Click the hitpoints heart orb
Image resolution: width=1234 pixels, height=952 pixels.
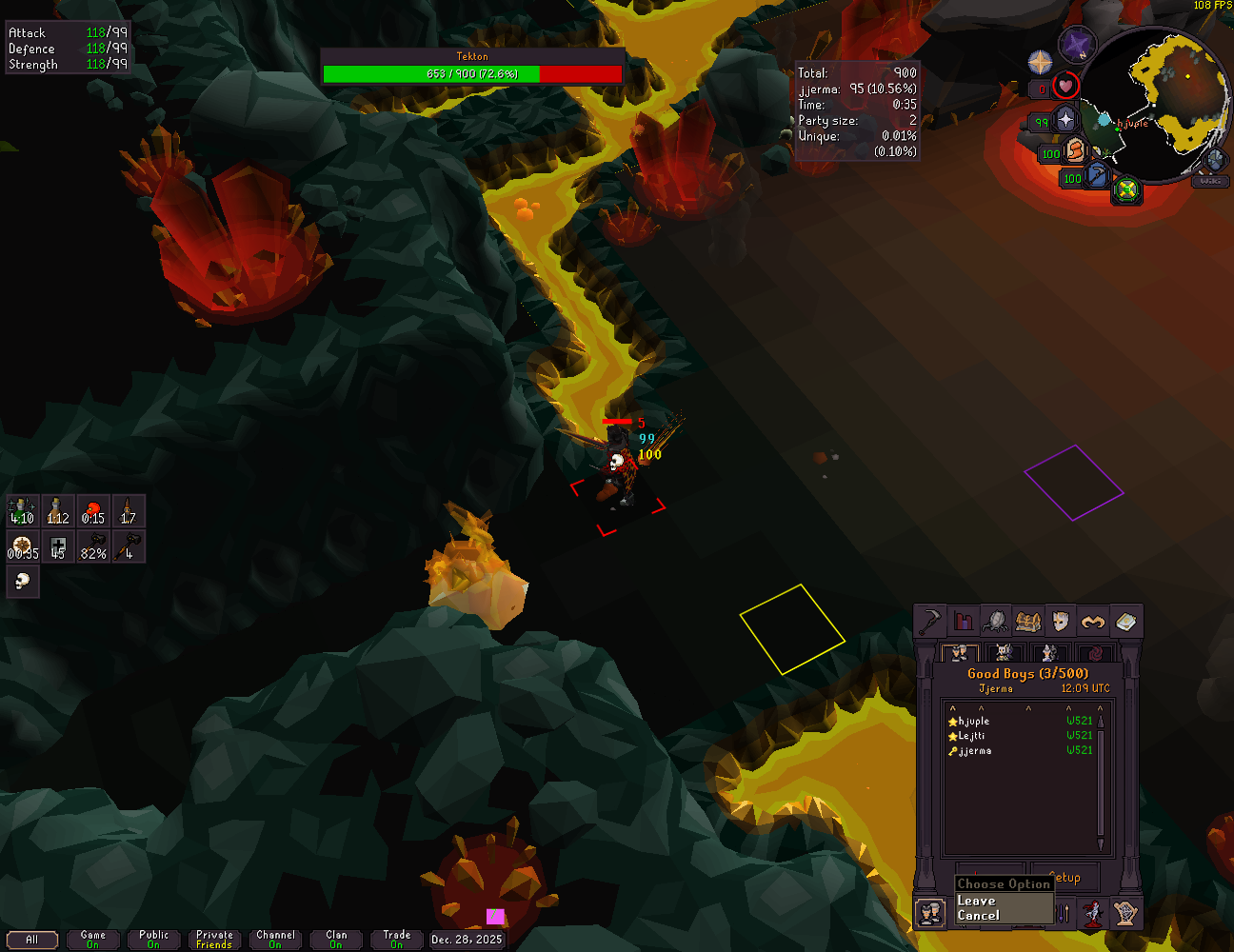click(1065, 87)
